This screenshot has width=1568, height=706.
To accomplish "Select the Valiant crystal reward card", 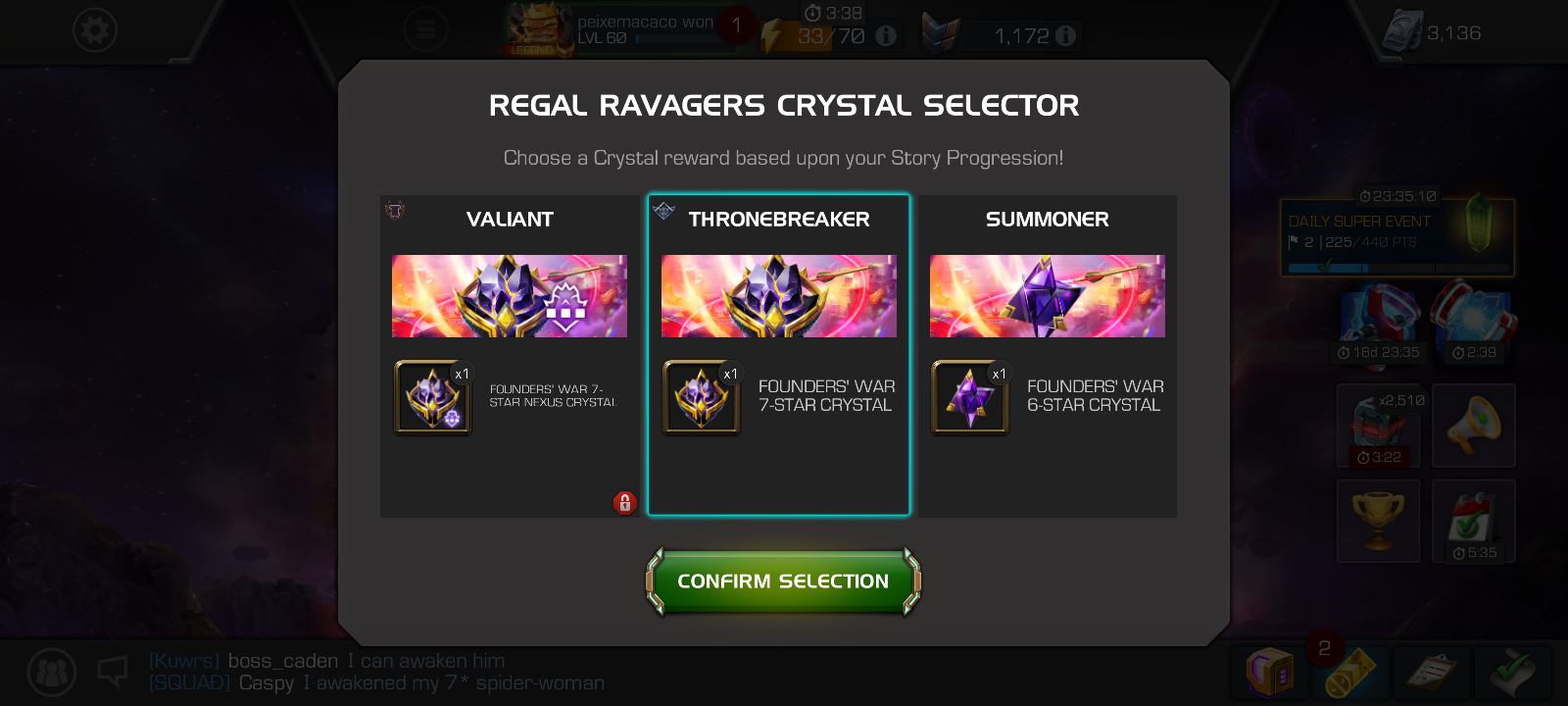I will (x=510, y=296).
